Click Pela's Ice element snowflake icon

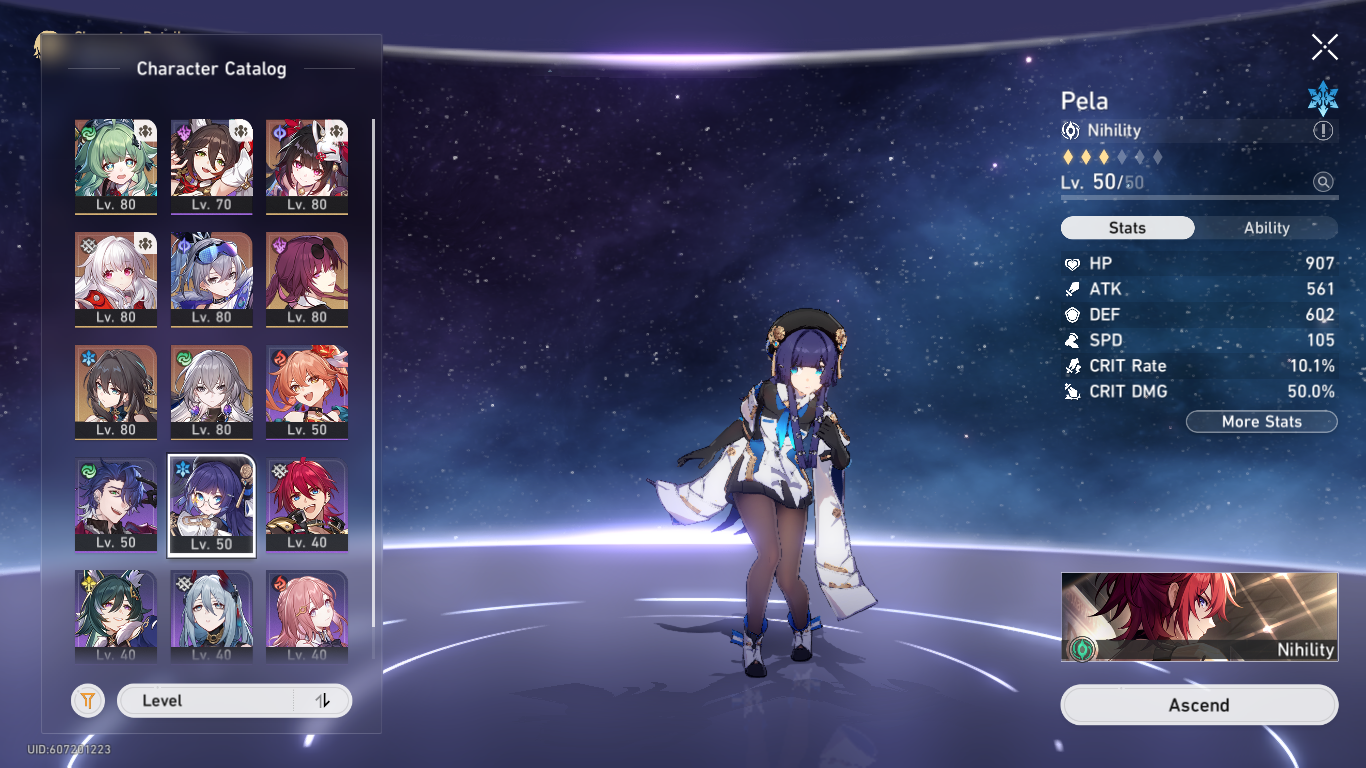1323,95
